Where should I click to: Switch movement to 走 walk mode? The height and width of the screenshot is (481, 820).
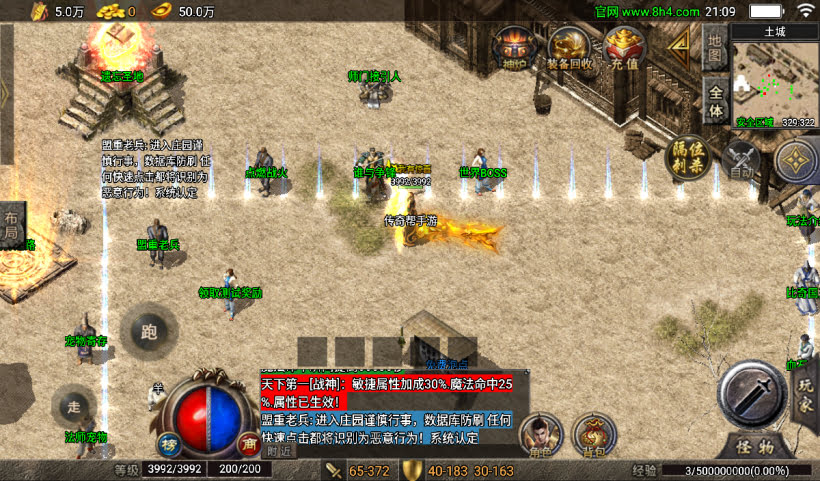coord(73,406)
